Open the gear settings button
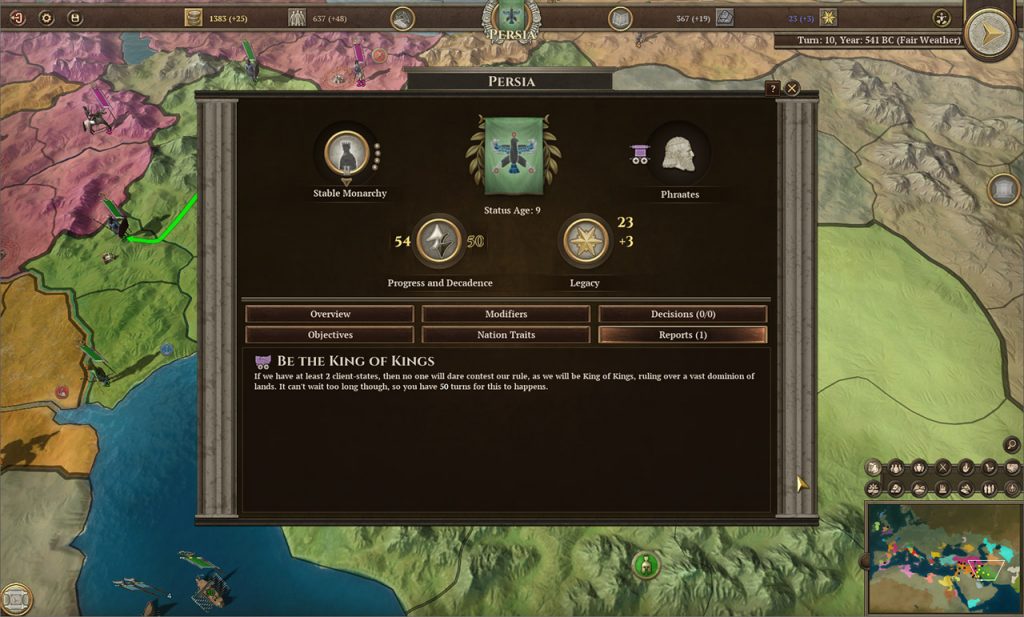The width and height of the screenshot is (1024, 617). coord(46,17)
